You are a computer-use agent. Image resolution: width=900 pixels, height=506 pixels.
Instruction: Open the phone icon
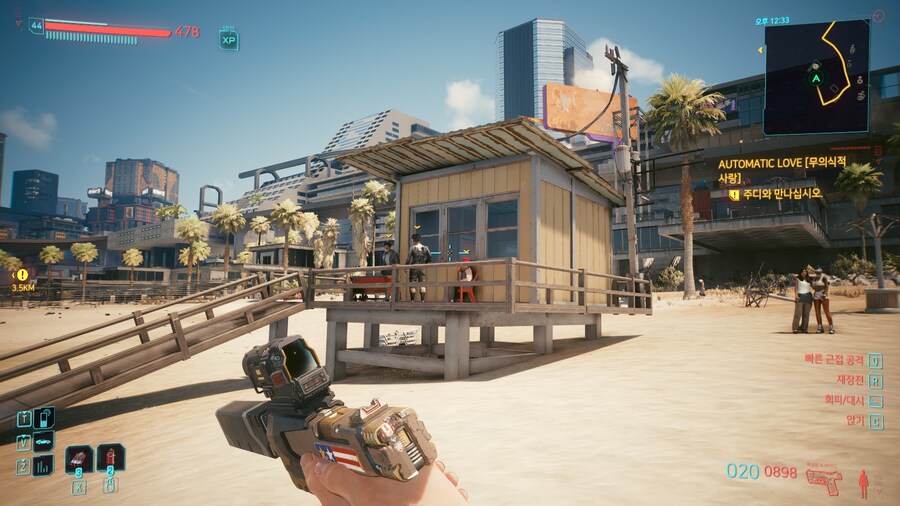point(44,418)
